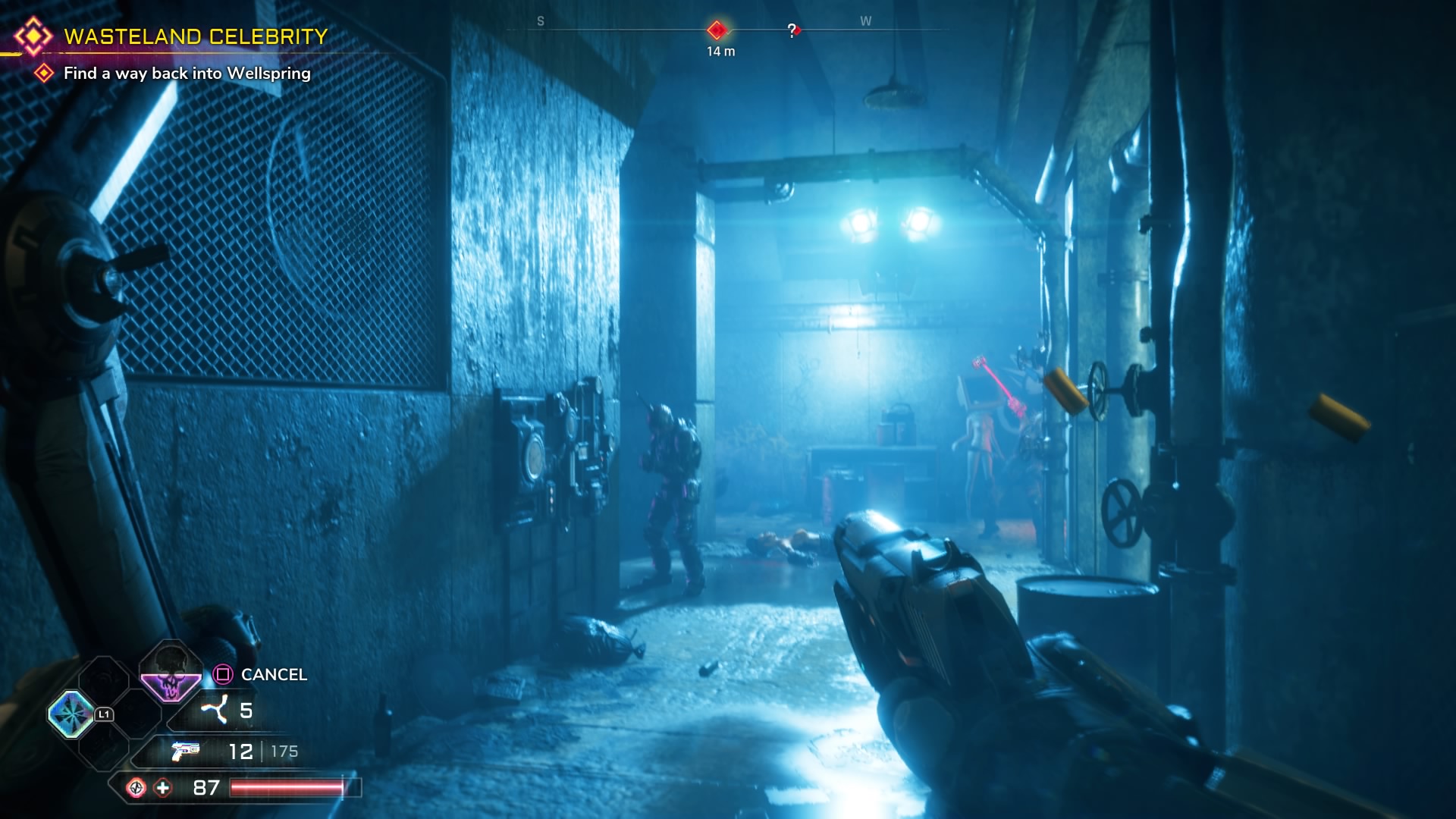1456x819 pixels.
Task: Click the red objective marker on the compass
Action: click(x=717, y=30)
